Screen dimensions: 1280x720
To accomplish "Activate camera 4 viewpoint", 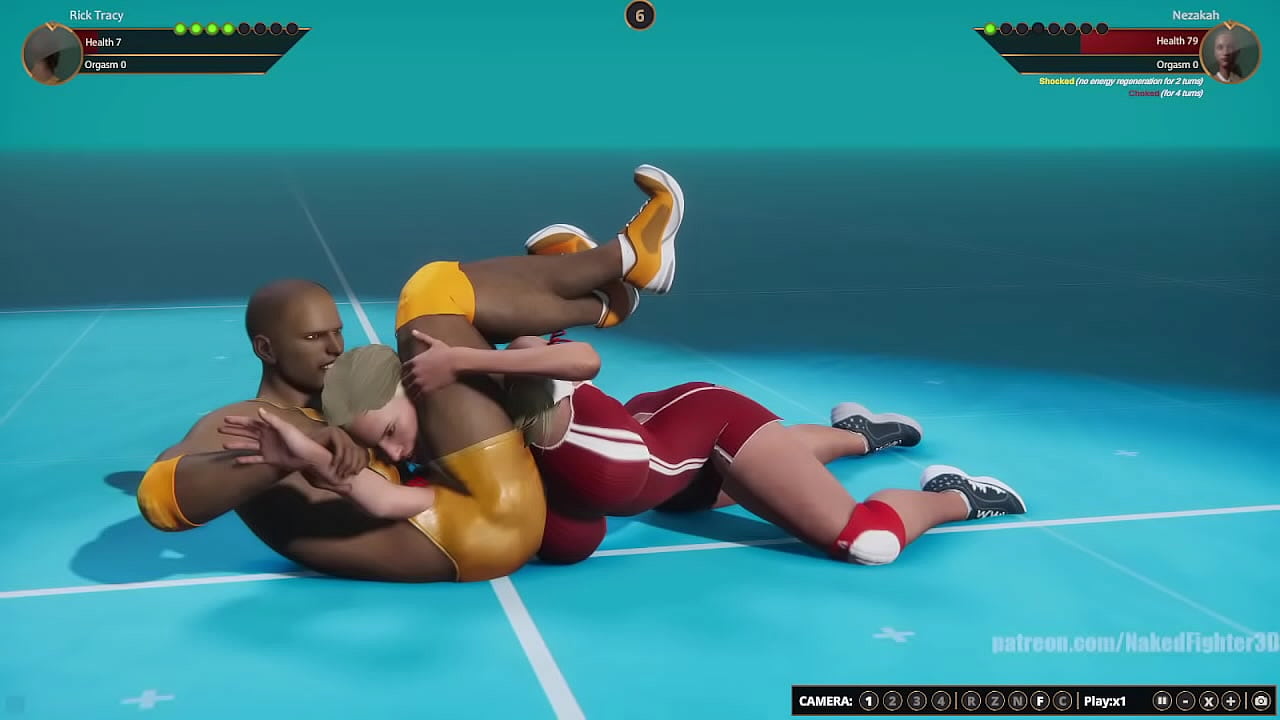I will point(941,700).
